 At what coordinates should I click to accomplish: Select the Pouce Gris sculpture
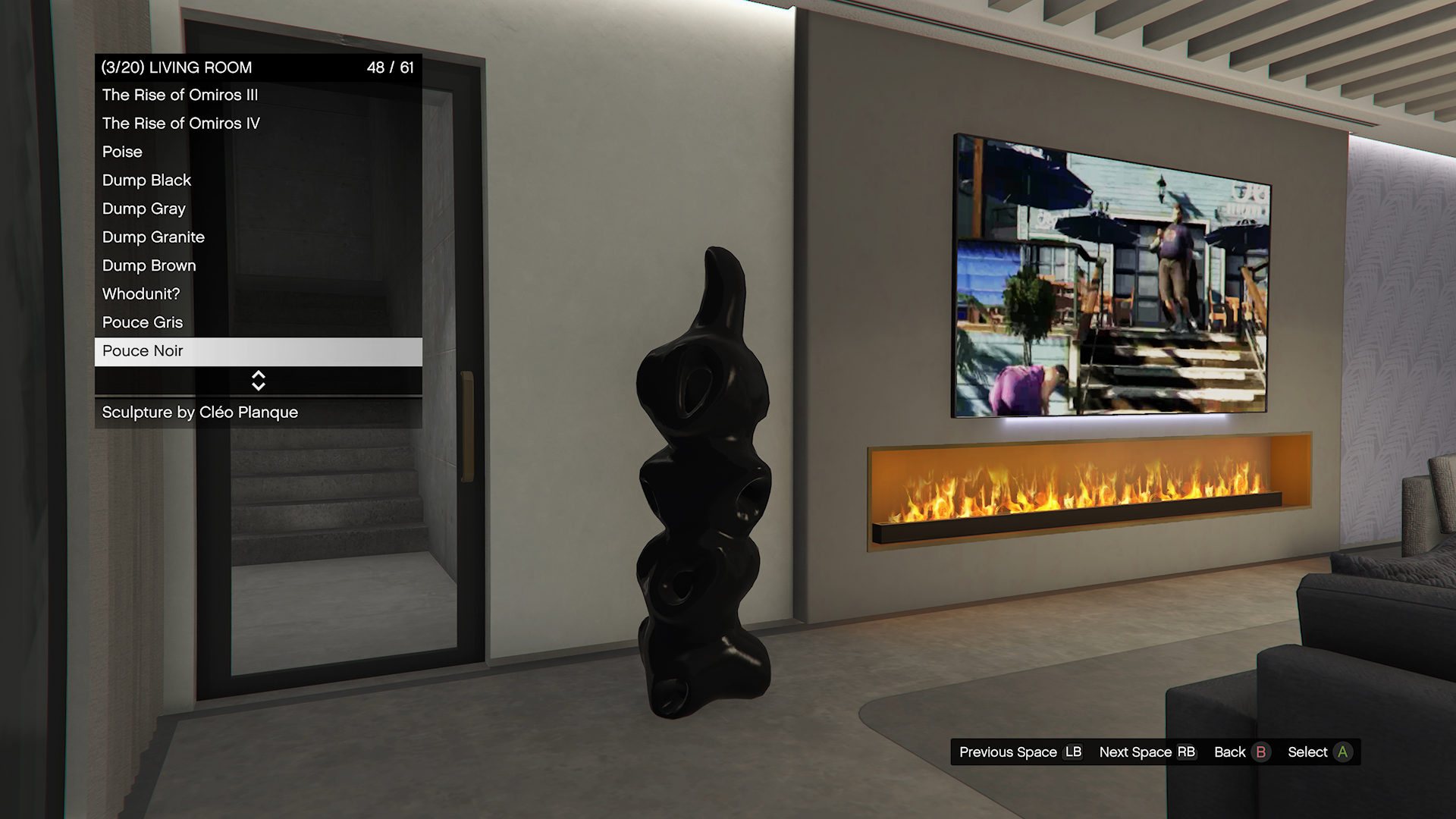pyautogui.click(x=143, y=322)
